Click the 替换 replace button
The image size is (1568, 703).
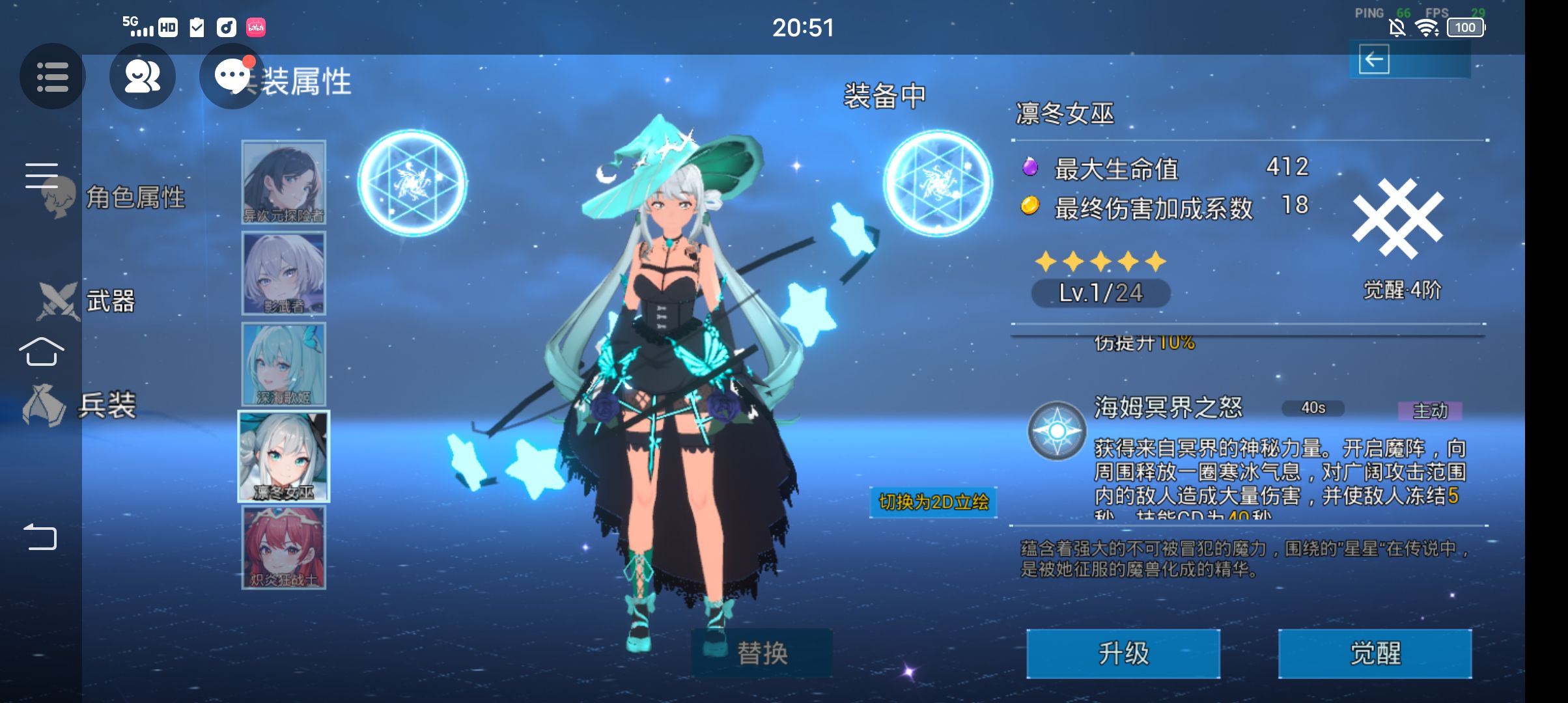pyautogui.click(x=761, y=653)
